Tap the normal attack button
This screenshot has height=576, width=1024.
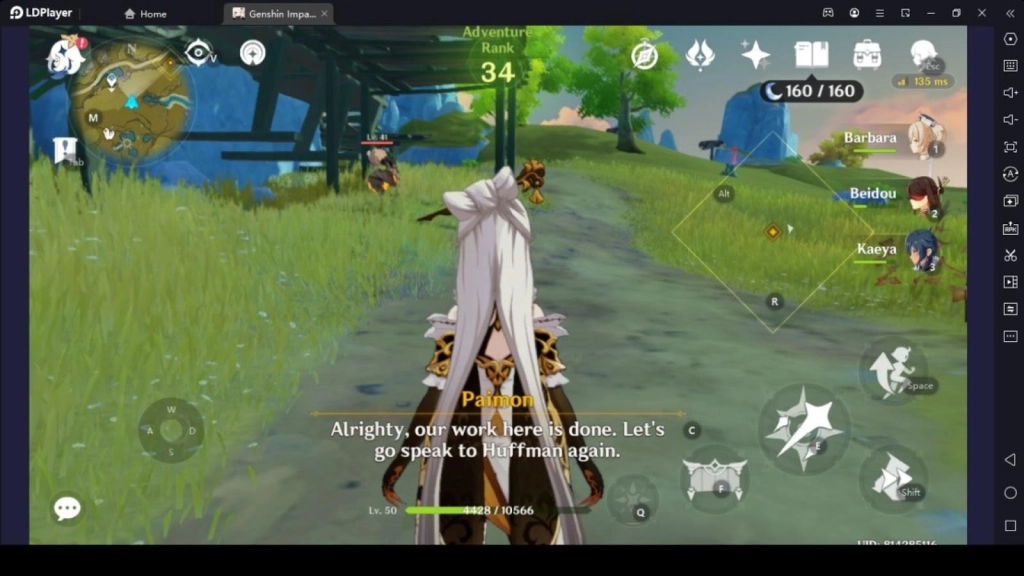803,428
